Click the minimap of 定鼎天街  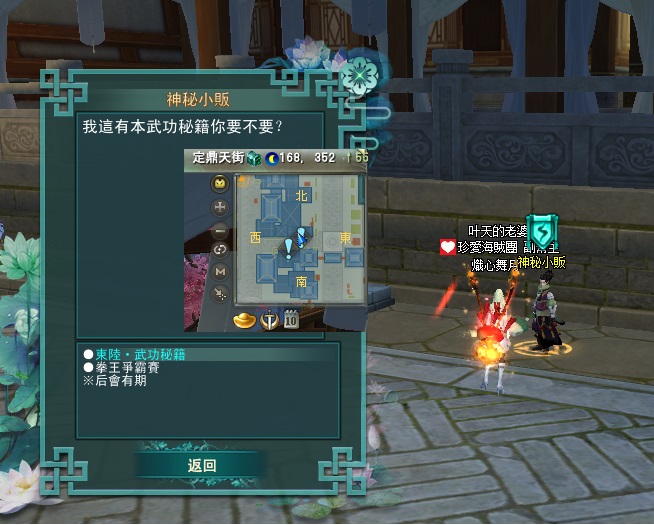click(x=298, y=239)
